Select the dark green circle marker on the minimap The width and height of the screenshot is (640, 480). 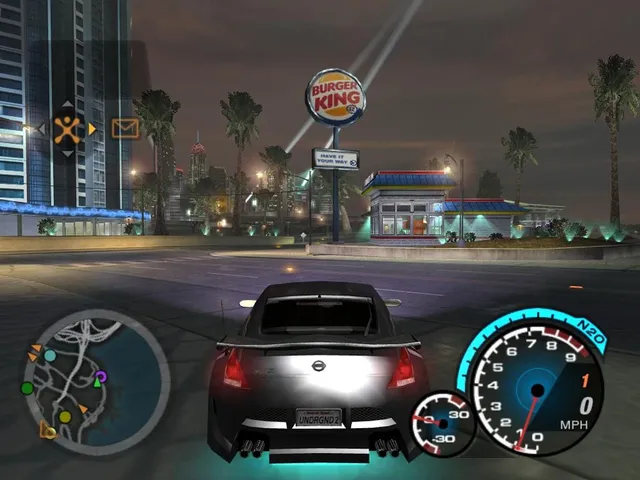(x=27, y=388)
